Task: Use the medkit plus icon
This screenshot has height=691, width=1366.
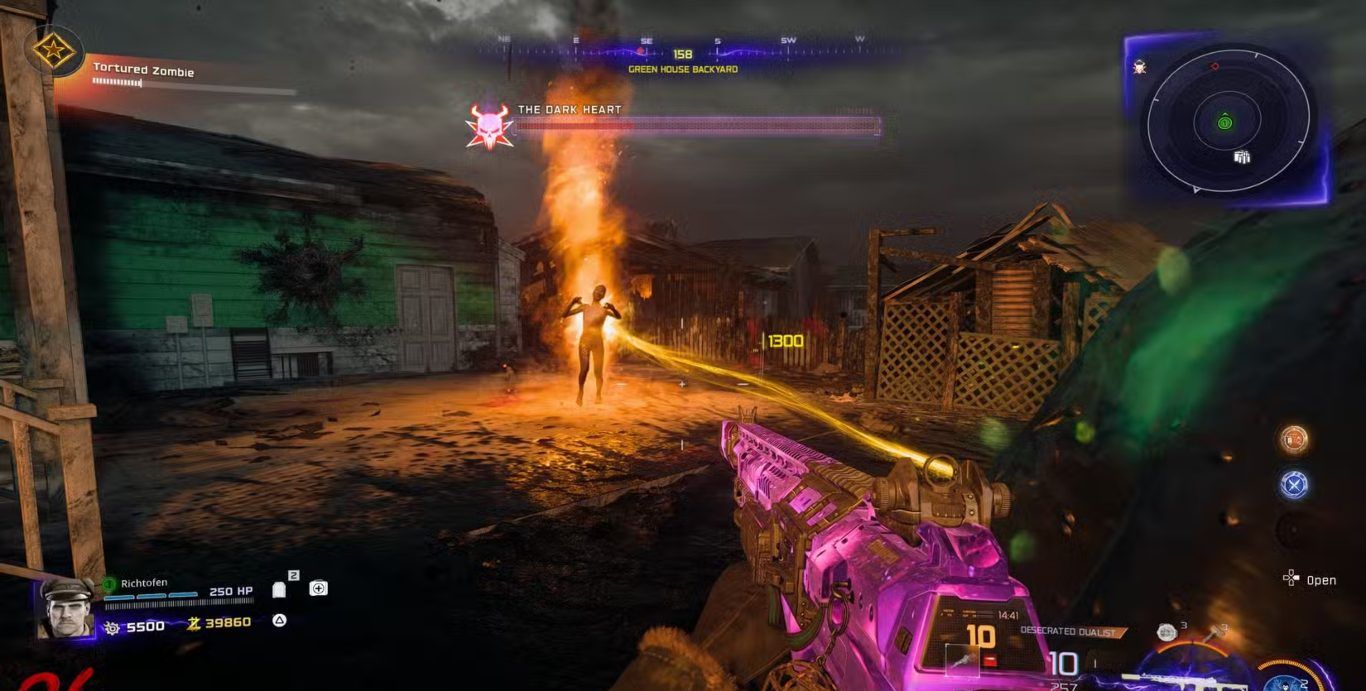Action: click(318, 588)
